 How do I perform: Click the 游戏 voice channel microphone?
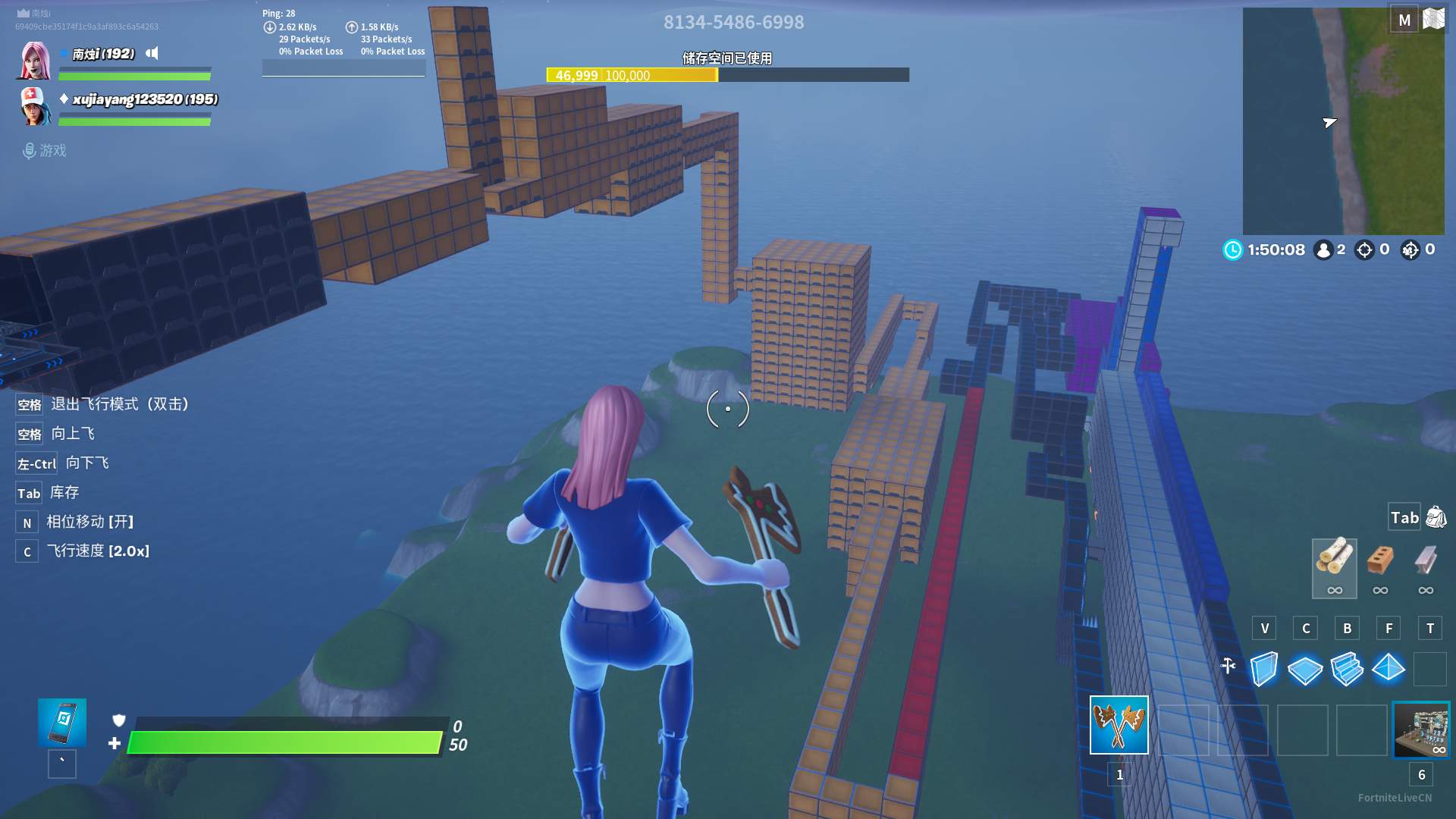click(x=29, y=151)
